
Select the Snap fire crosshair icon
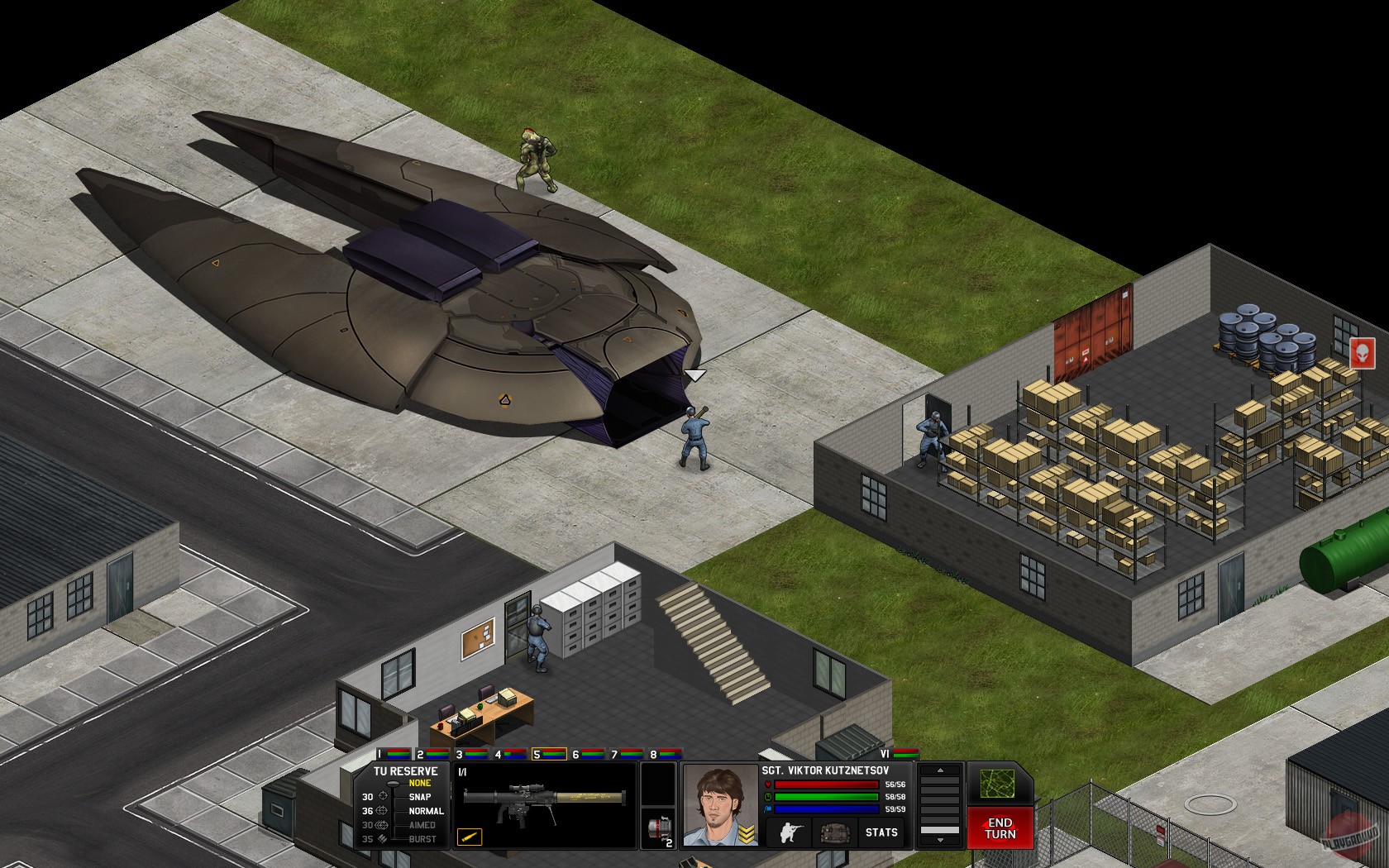[x=382, y=797]
